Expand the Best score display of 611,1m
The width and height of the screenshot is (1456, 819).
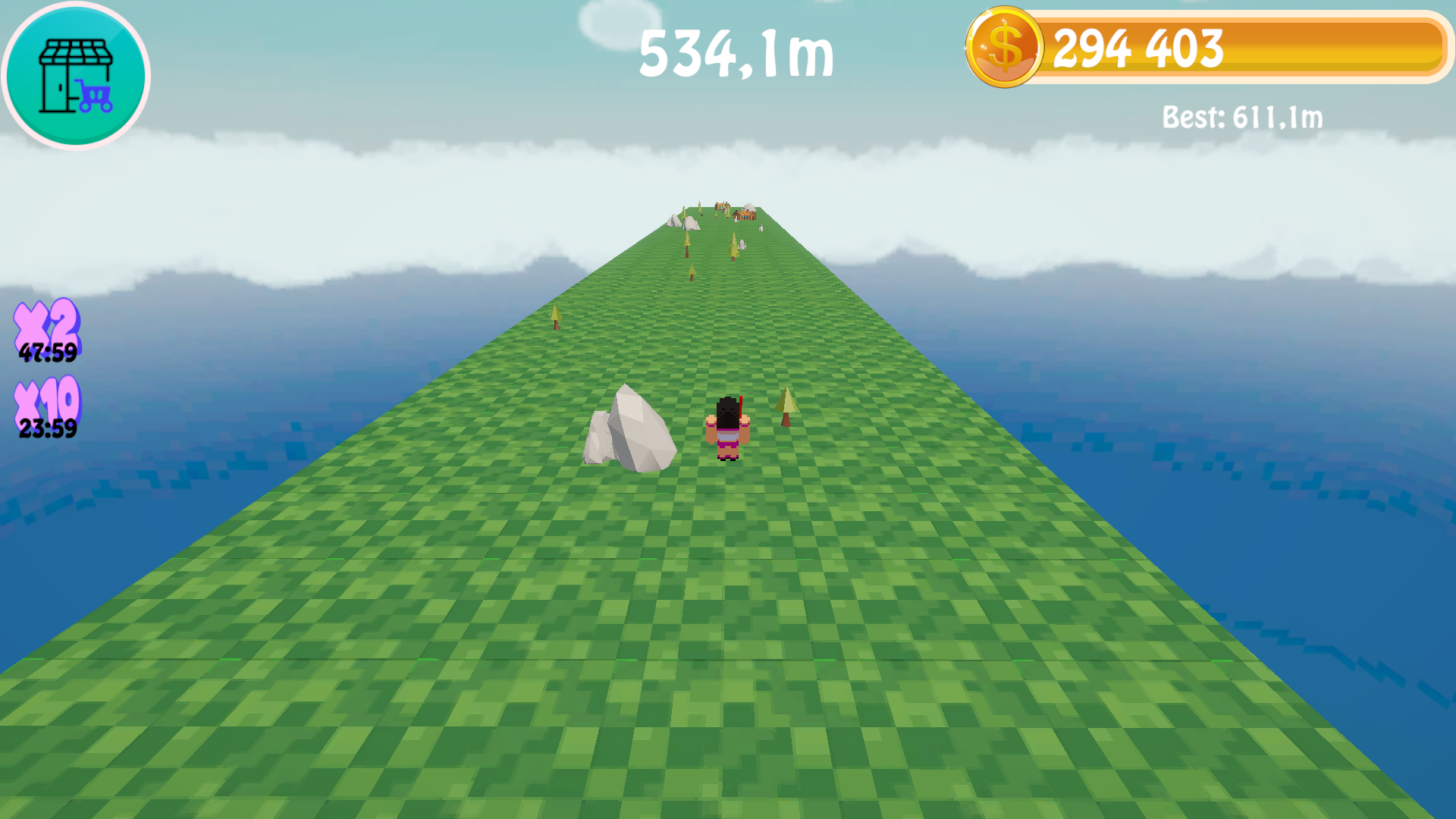click(x=1242, y=118)
